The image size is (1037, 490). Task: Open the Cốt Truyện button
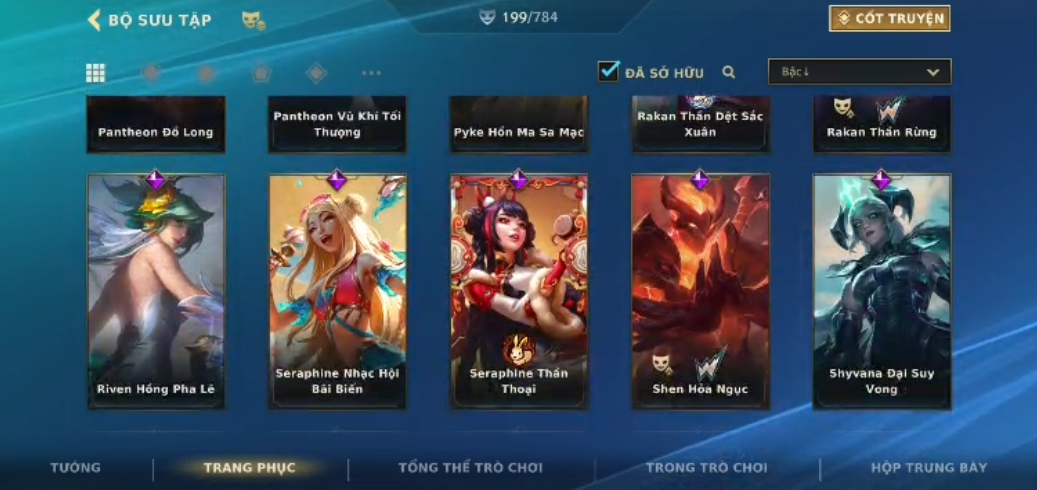click(889, 19)
